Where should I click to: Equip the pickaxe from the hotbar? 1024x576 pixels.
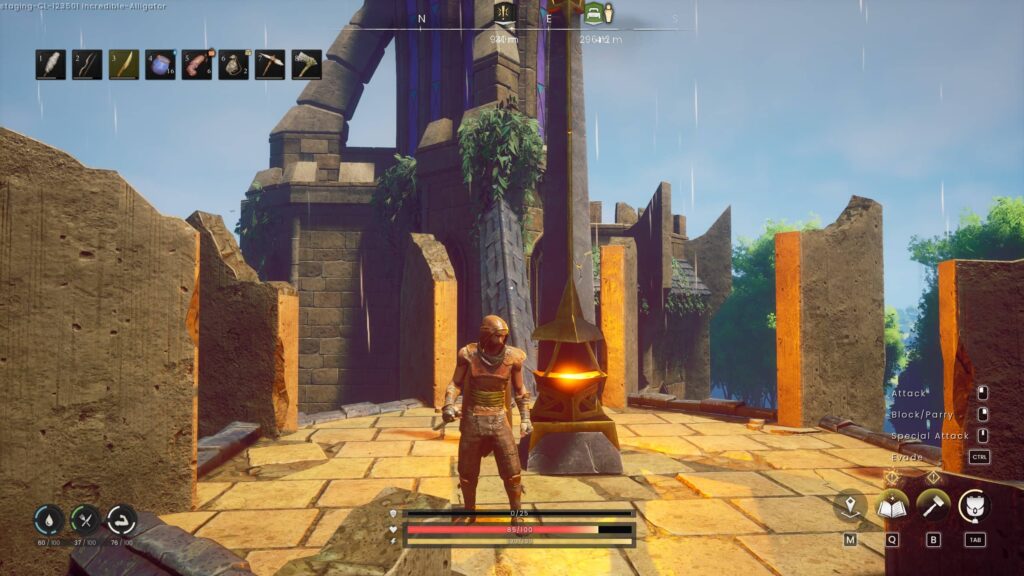(x=270, y=65)
